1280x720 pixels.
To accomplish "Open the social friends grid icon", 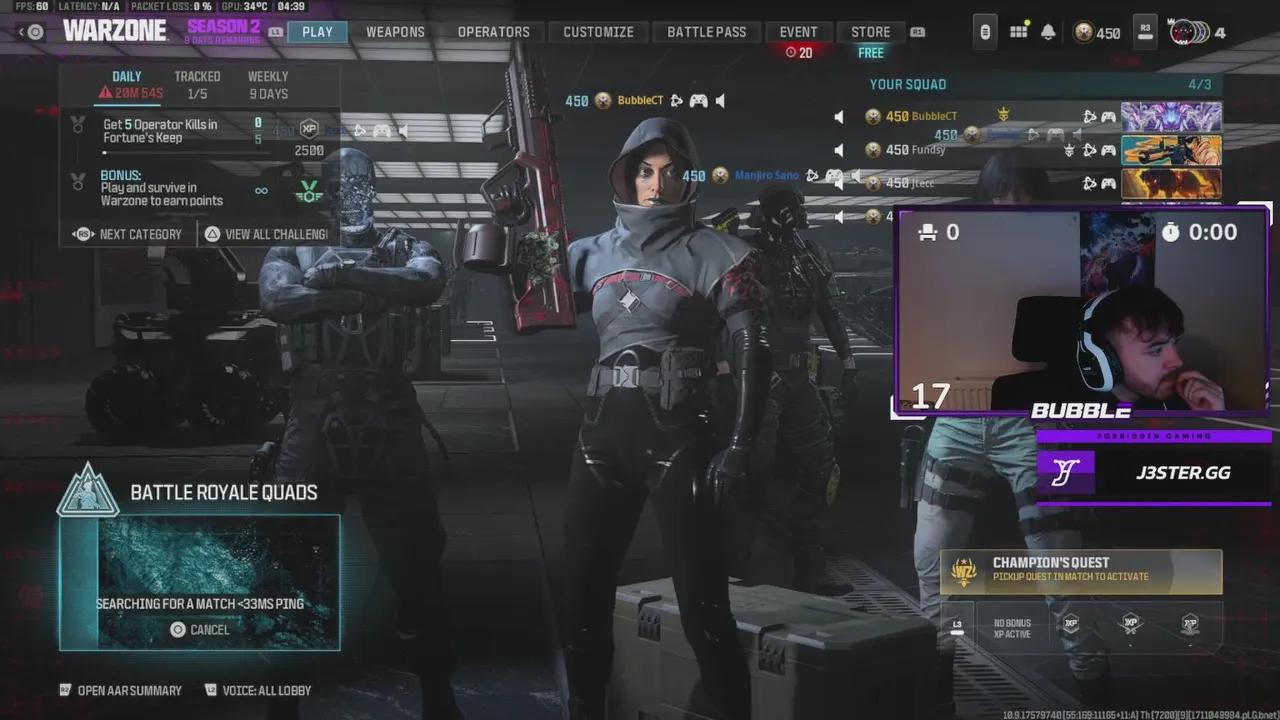I will pyautogui.click(x=1018, y=32).
